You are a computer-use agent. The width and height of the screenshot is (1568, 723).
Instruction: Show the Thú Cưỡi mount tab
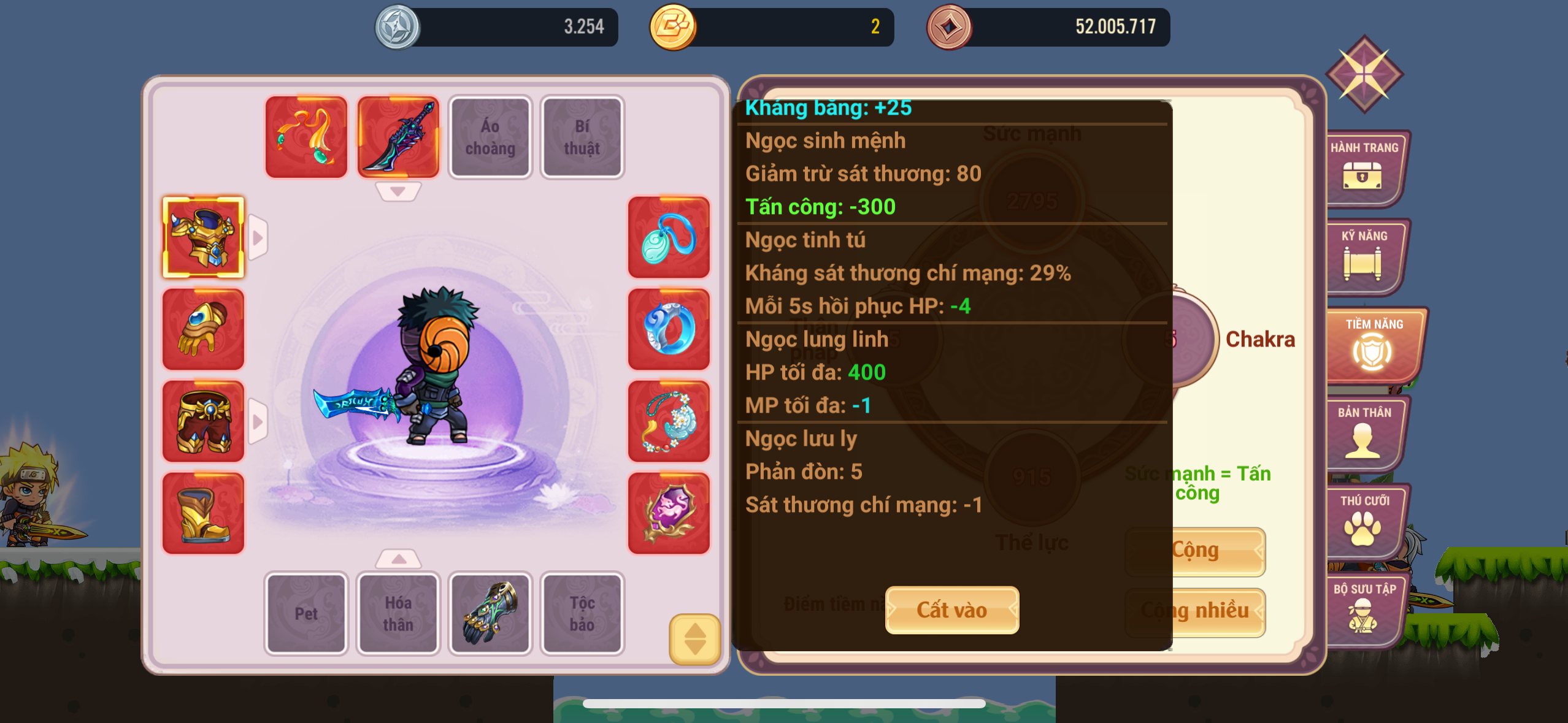(x=1364, y=521)
